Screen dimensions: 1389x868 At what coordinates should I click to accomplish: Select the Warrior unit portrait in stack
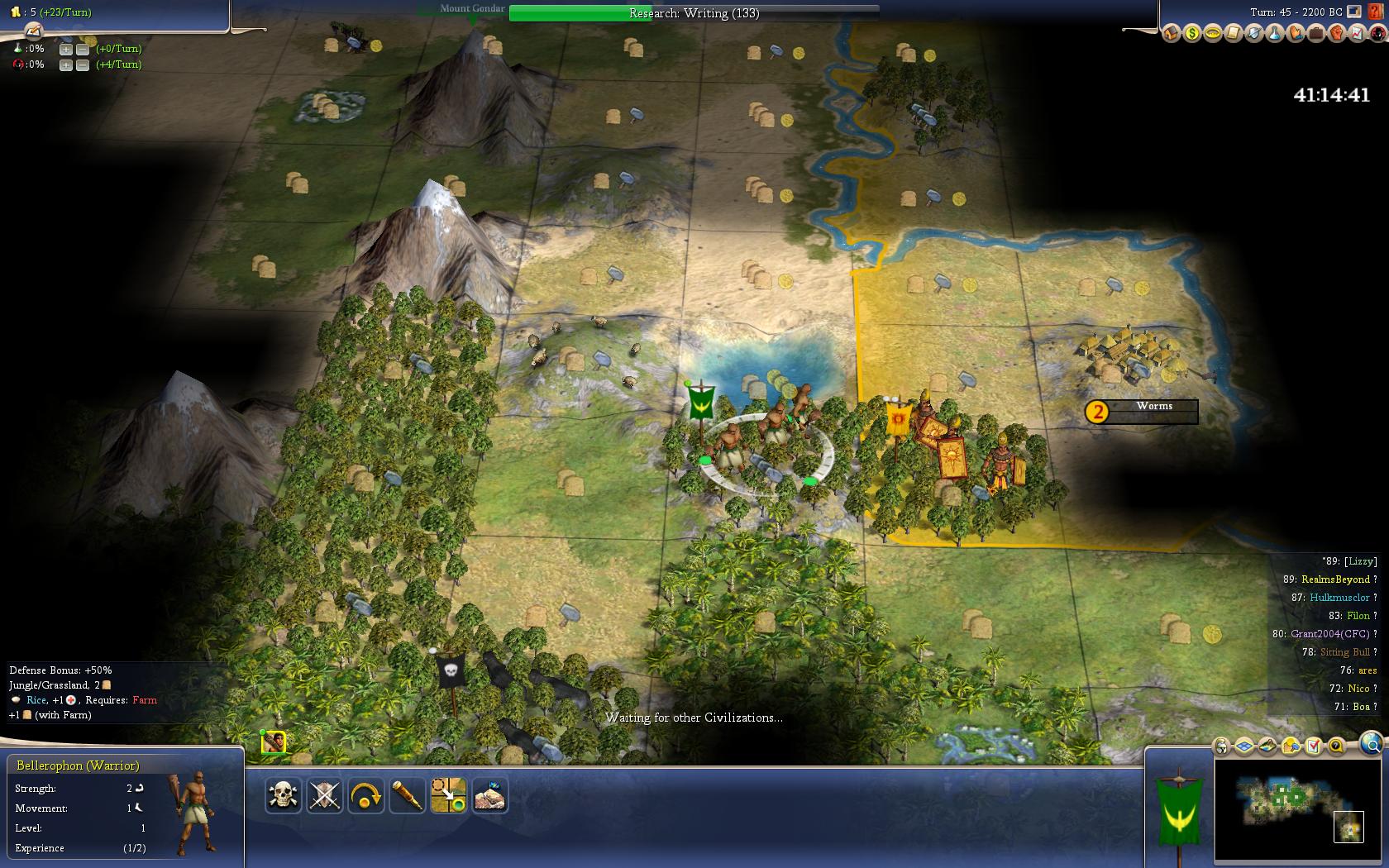tap(274, 742)
